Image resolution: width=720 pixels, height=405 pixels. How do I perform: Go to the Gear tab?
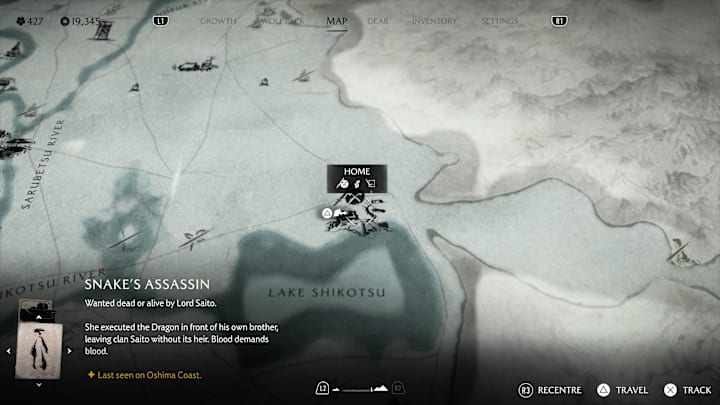378,20
